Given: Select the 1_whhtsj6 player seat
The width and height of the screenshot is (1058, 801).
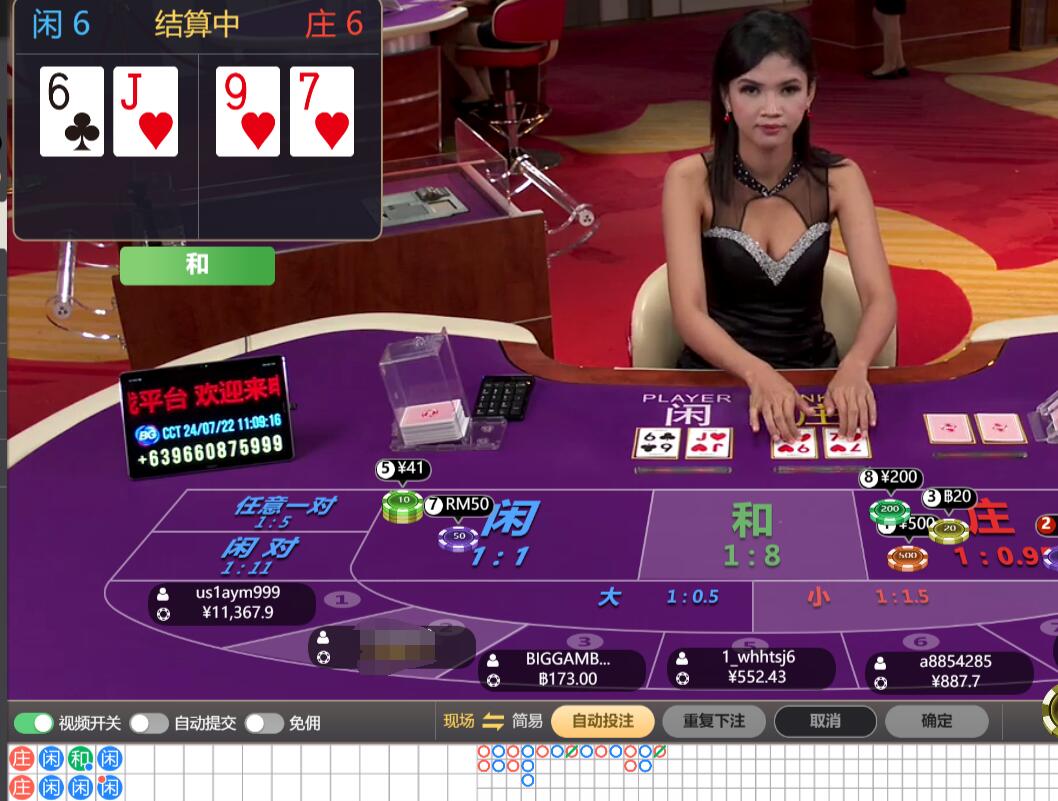Looking at the screenshot, I should (750, 667).
